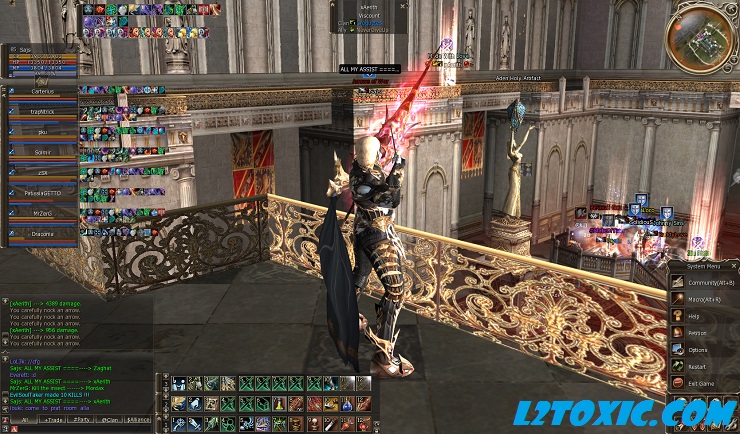
Task: Open the Options menu entry
Action: pyautogui.click(x=697, y=349)
